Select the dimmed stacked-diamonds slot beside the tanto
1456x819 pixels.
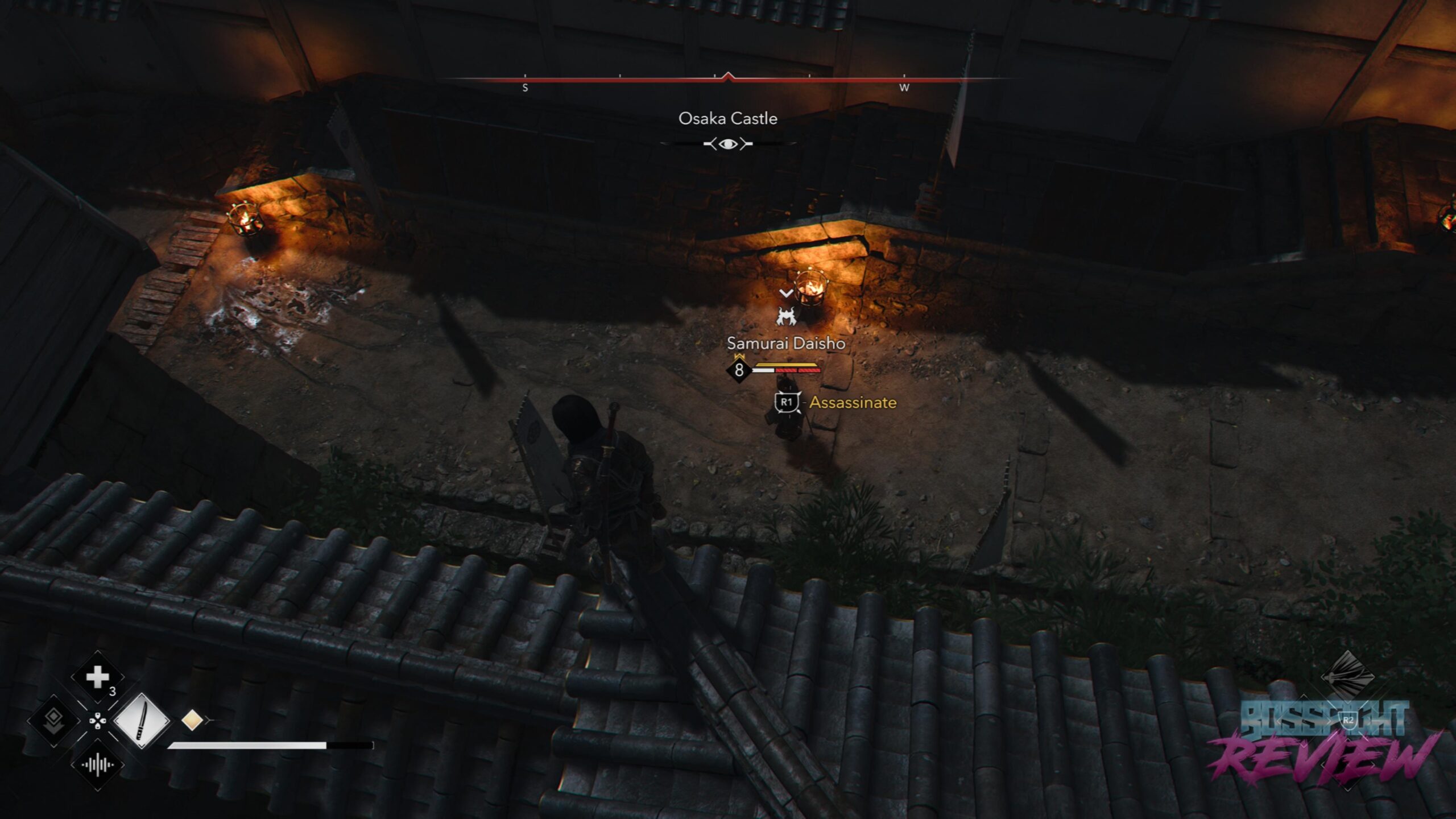pos(53,721)
